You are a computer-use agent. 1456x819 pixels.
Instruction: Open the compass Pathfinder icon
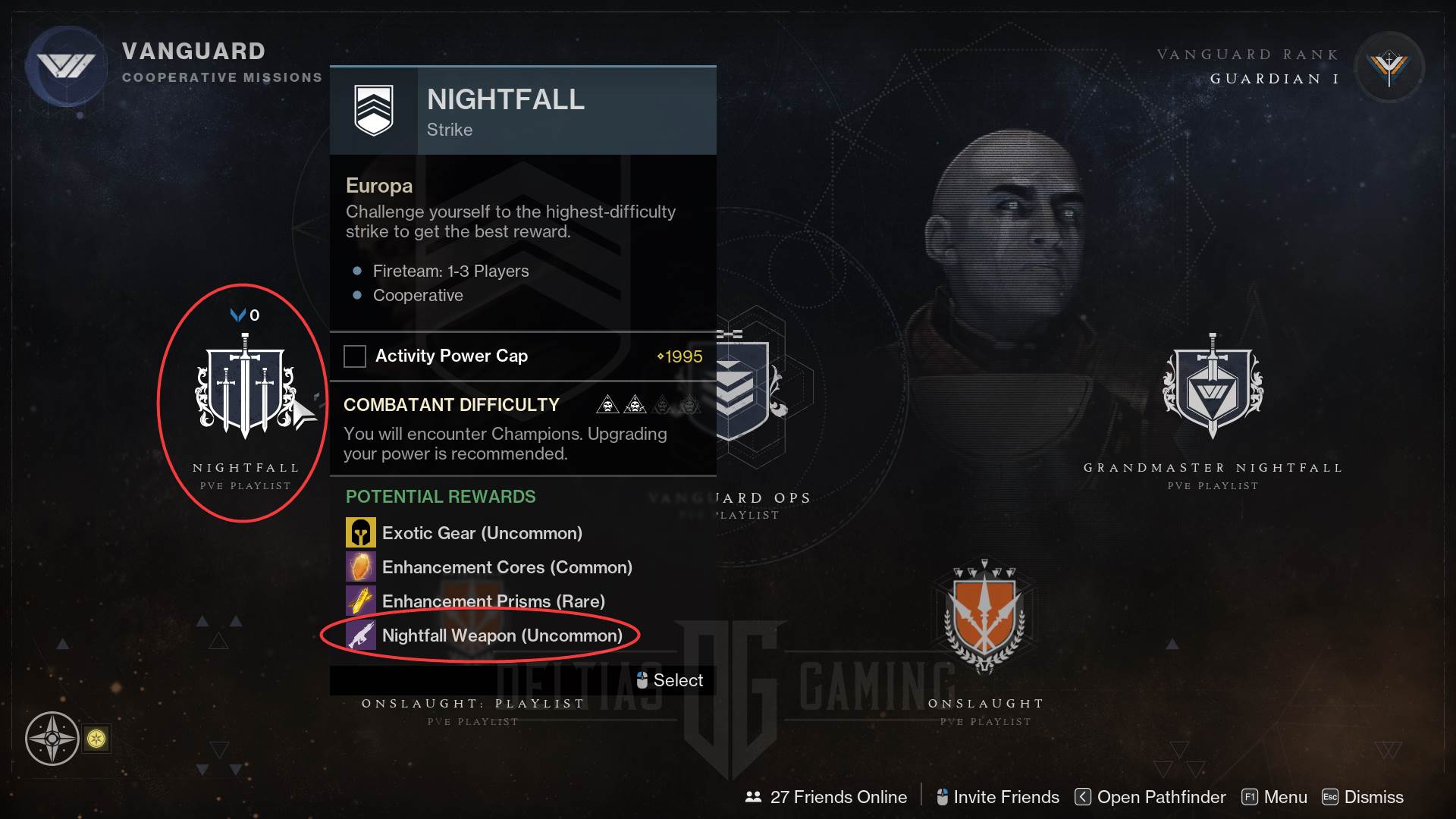coord(52,738)
